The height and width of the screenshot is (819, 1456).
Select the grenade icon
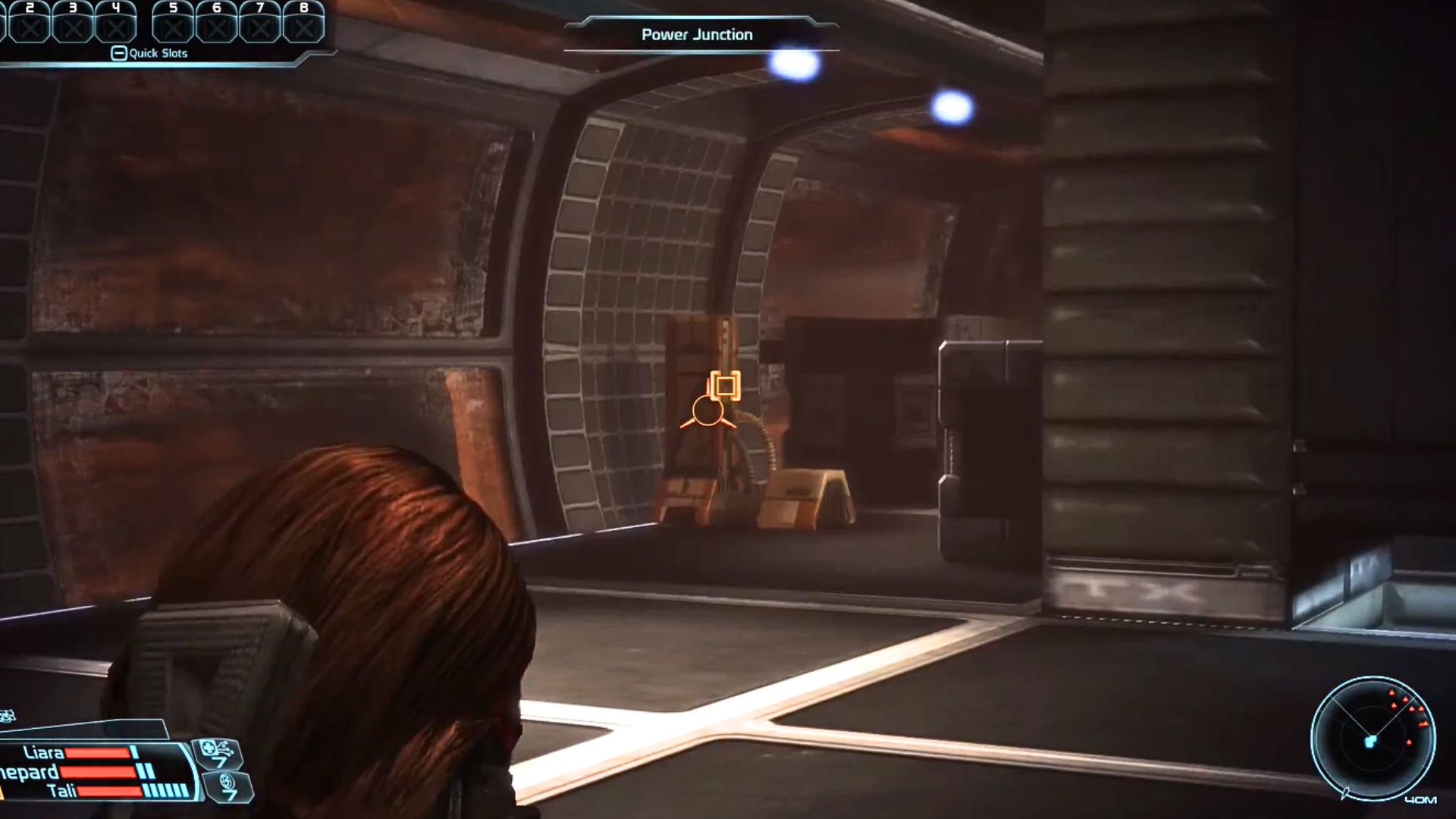pos(227,786)
